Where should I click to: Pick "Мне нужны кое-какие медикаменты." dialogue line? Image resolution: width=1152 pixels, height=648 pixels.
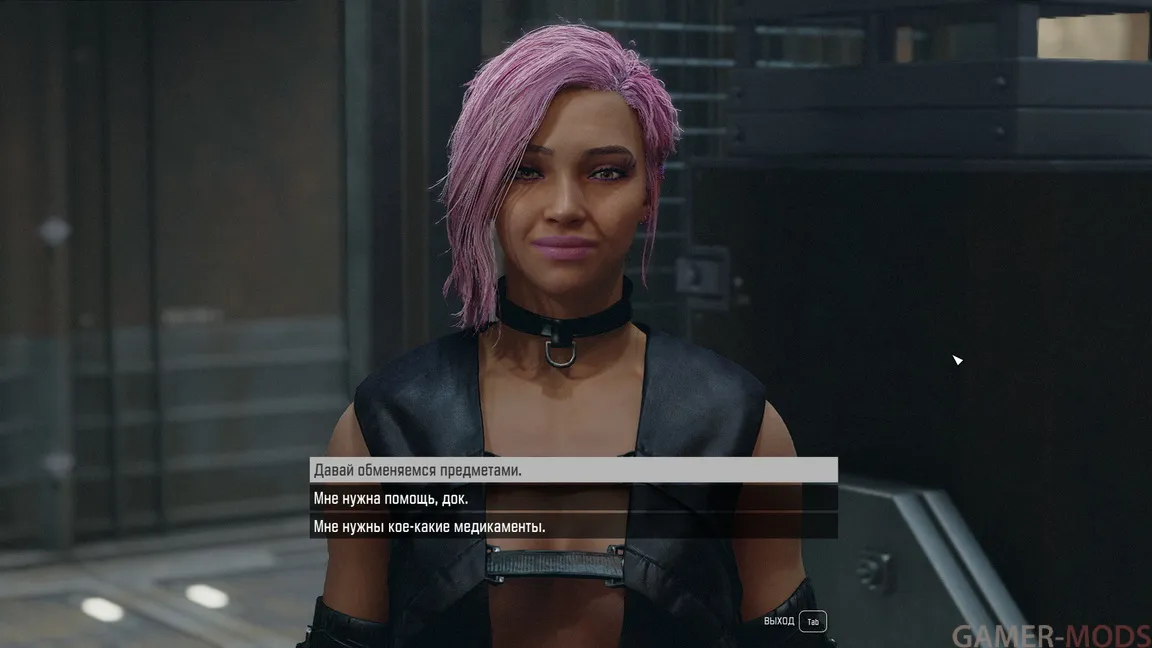click(572, 526)
